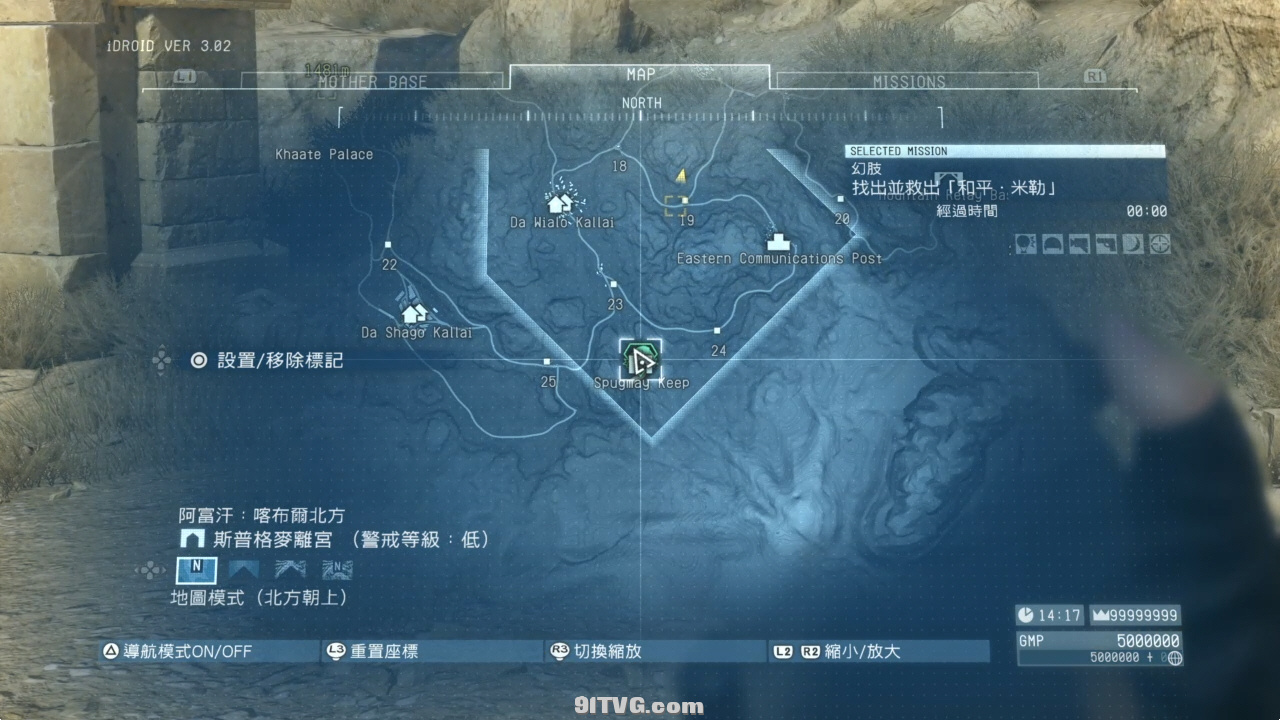Image resolution: width=1280 pixels, height=720 pixels.
Task: Select the Spugmay Keep map marker
Action: 640,359
